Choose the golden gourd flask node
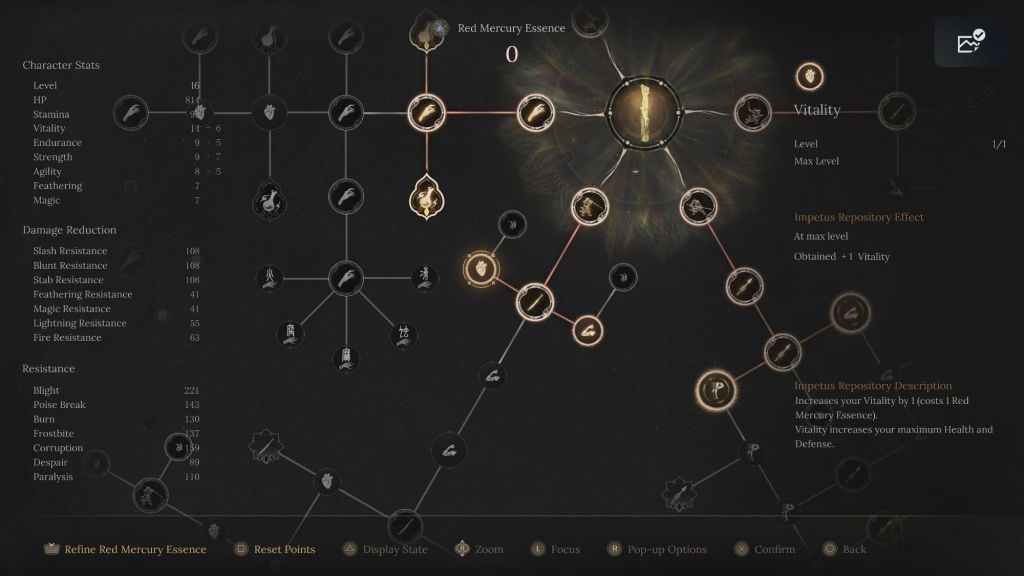Image resolution: width=1024 pixels, height=576 pixels. pos(427,196)
